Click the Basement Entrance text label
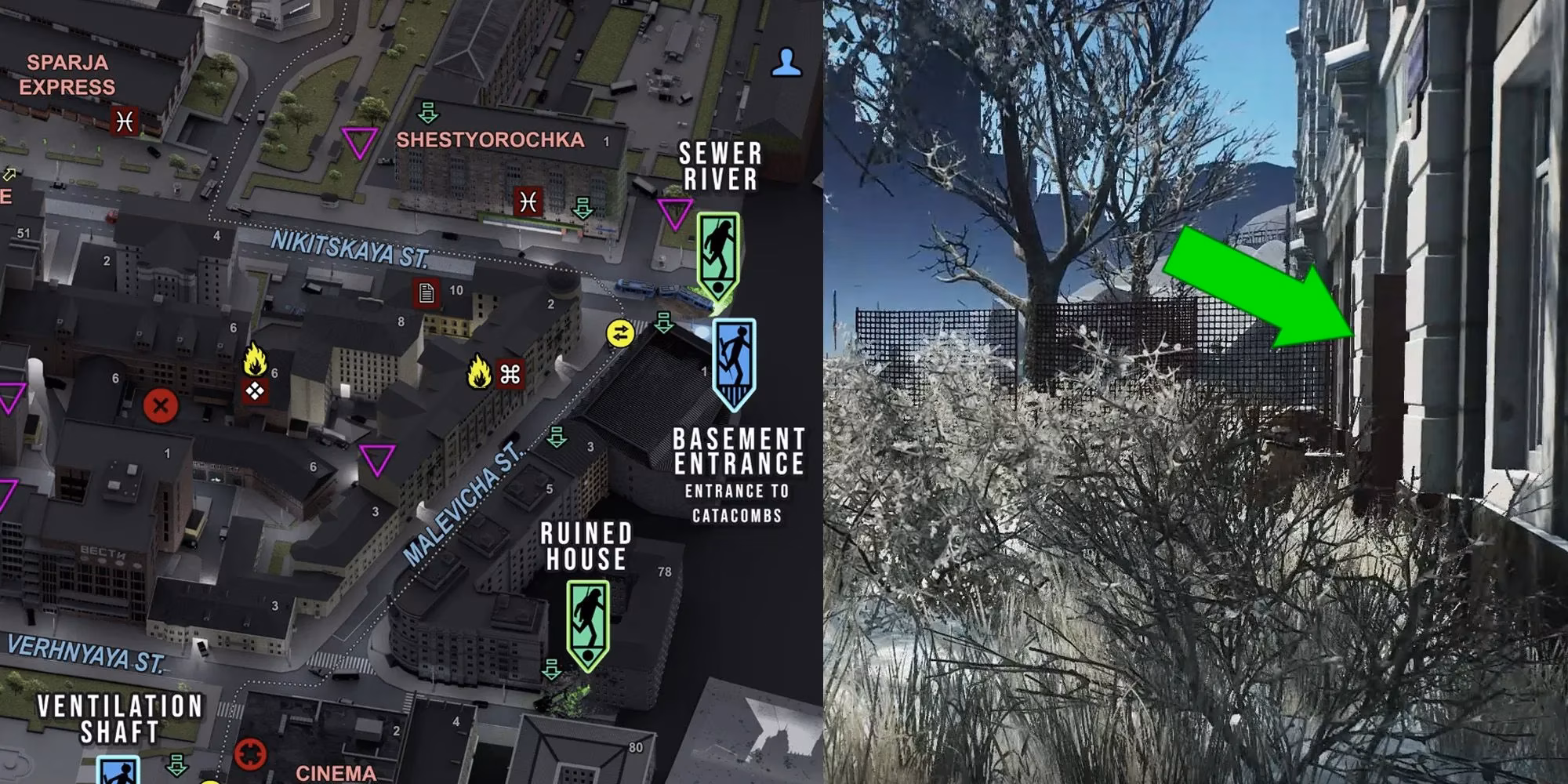The height and width of the screenshot is (784, 1568). click(738, 451)
